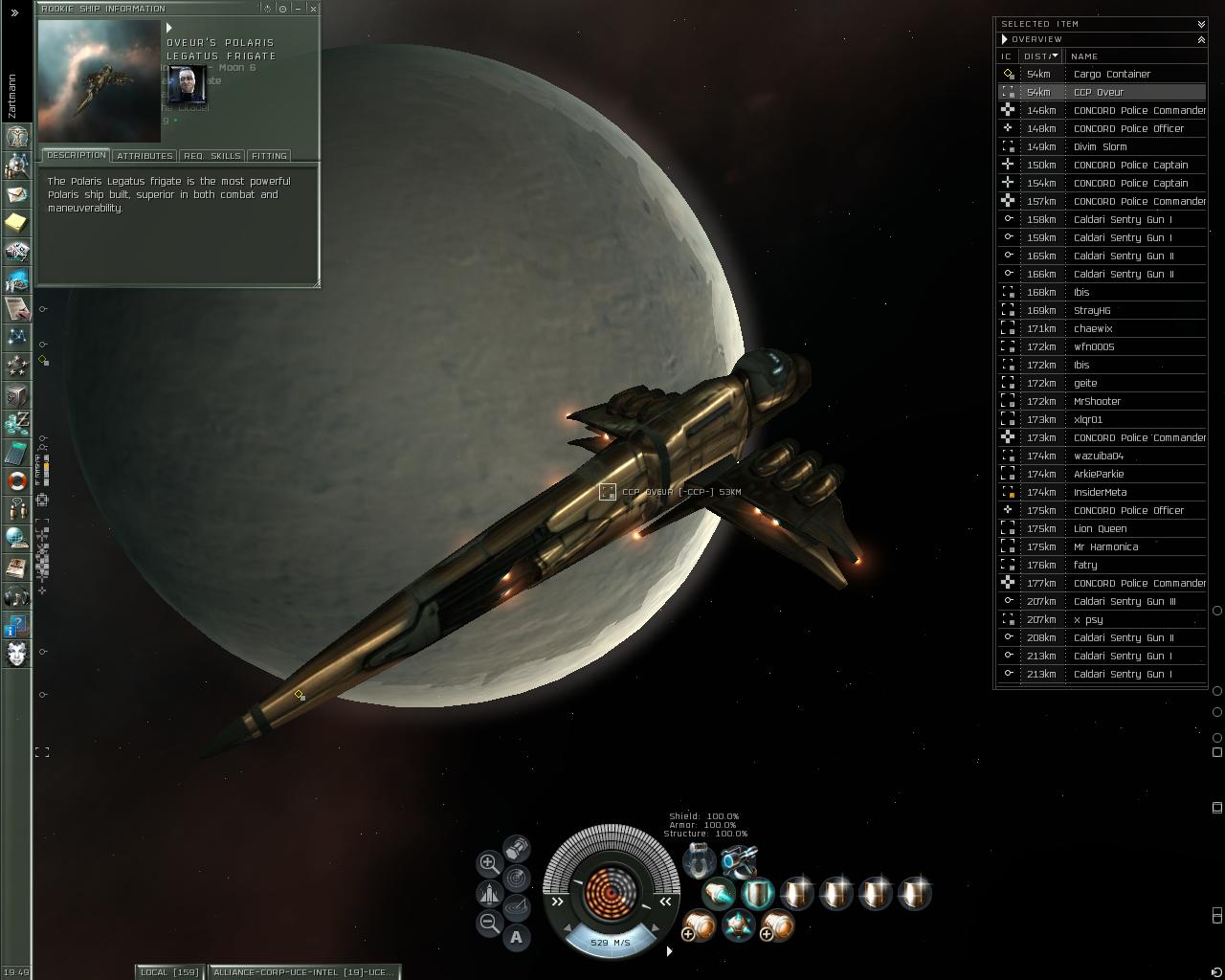
Task: Click the HUD zoom-in magnifier button
Action: tap(488, 863)
